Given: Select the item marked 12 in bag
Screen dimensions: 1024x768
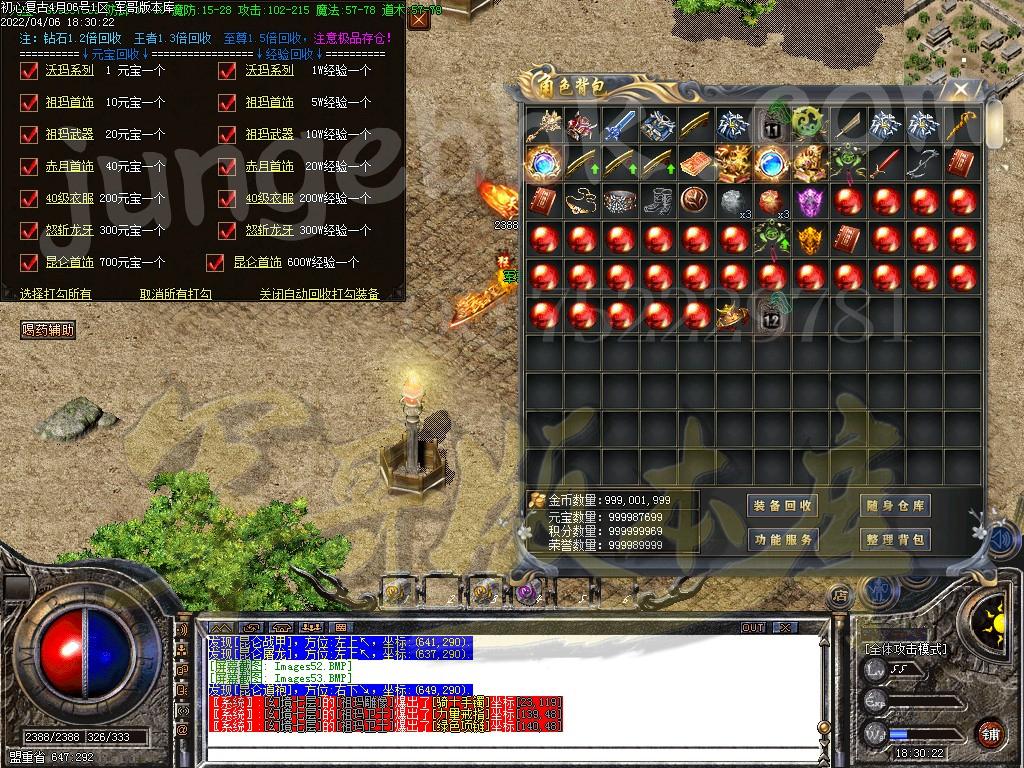Looking at the screenshot, I should [x=771, y=316].
